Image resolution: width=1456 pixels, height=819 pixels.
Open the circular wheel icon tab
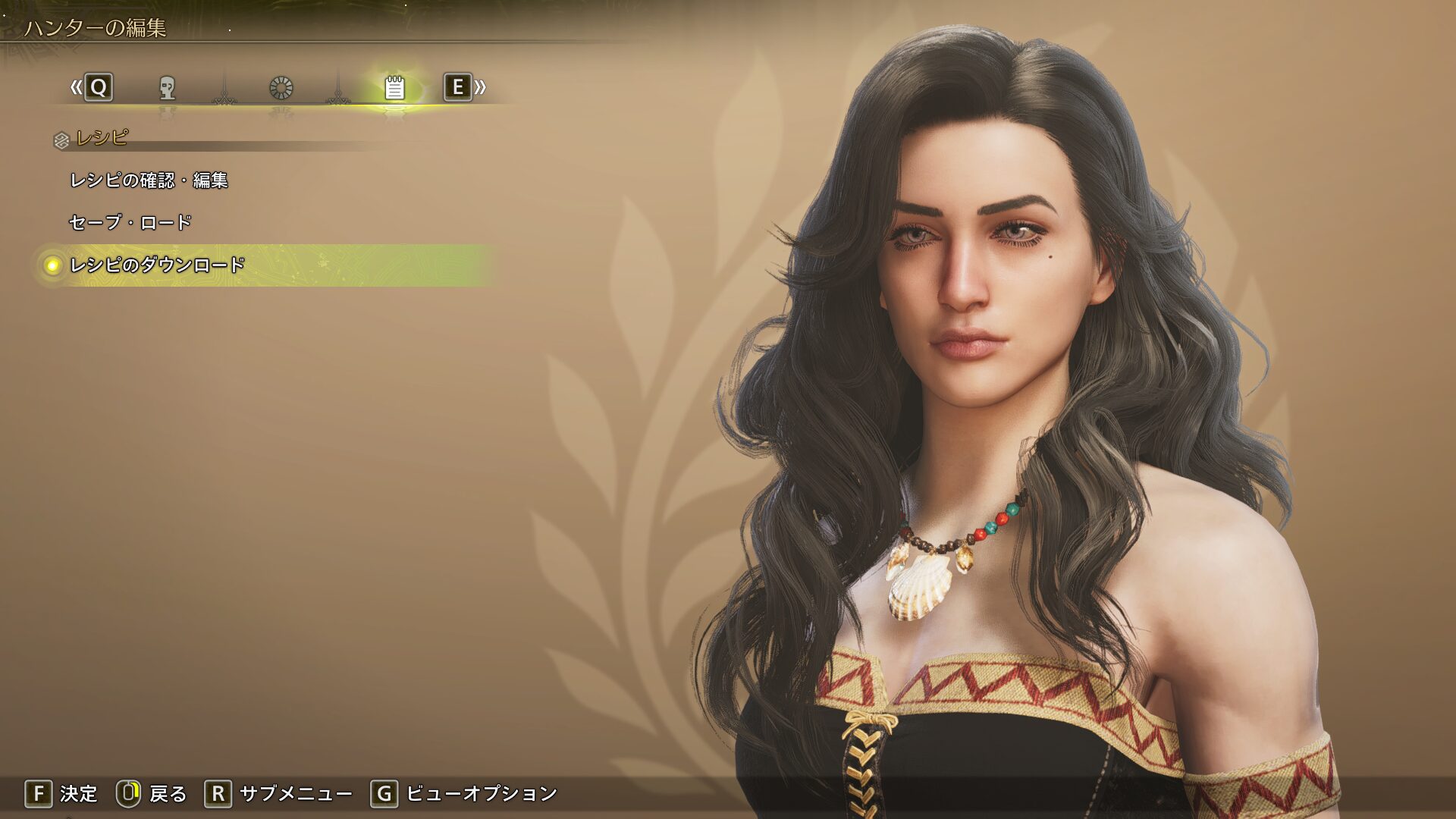281,88
